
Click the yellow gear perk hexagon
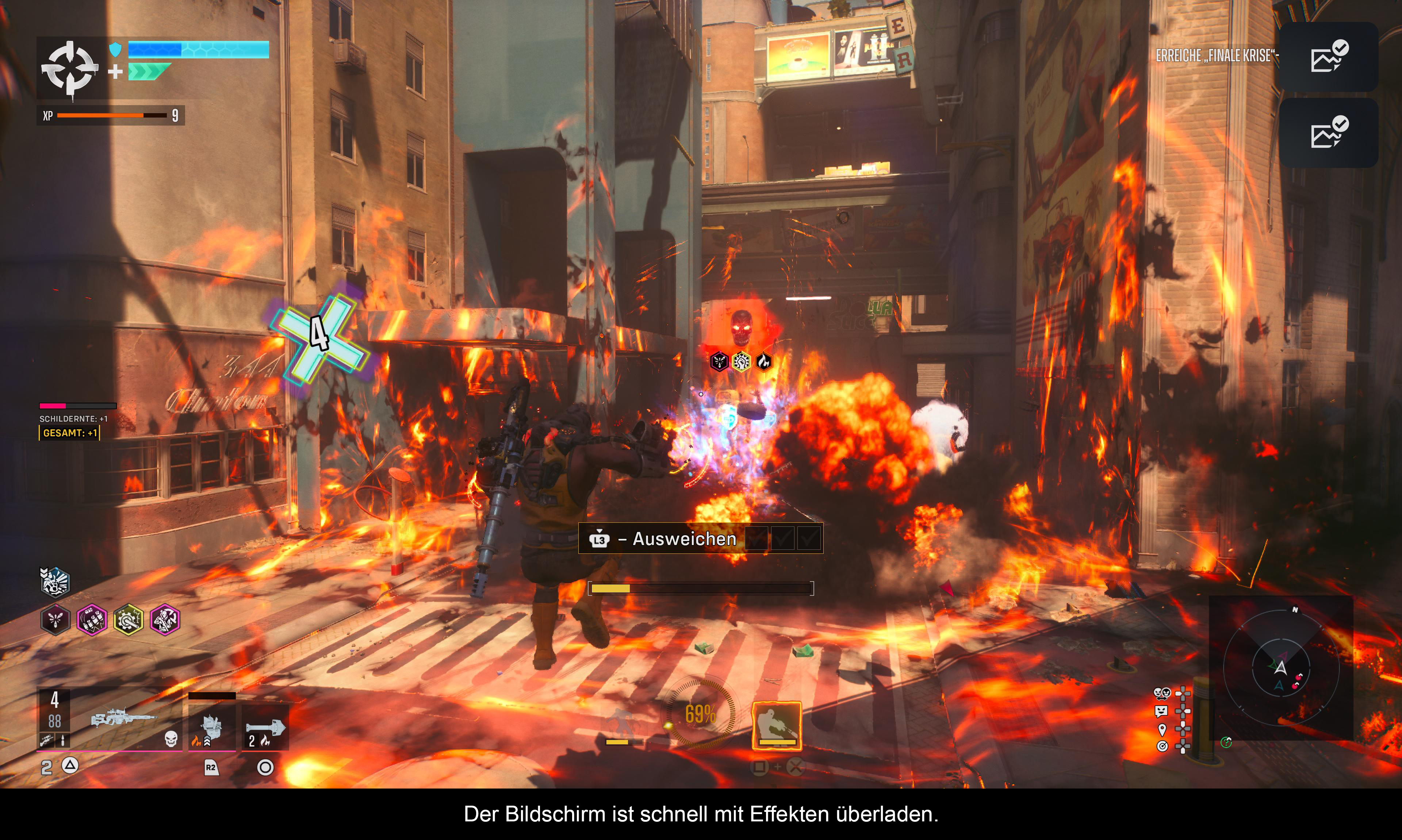(129, 620)
